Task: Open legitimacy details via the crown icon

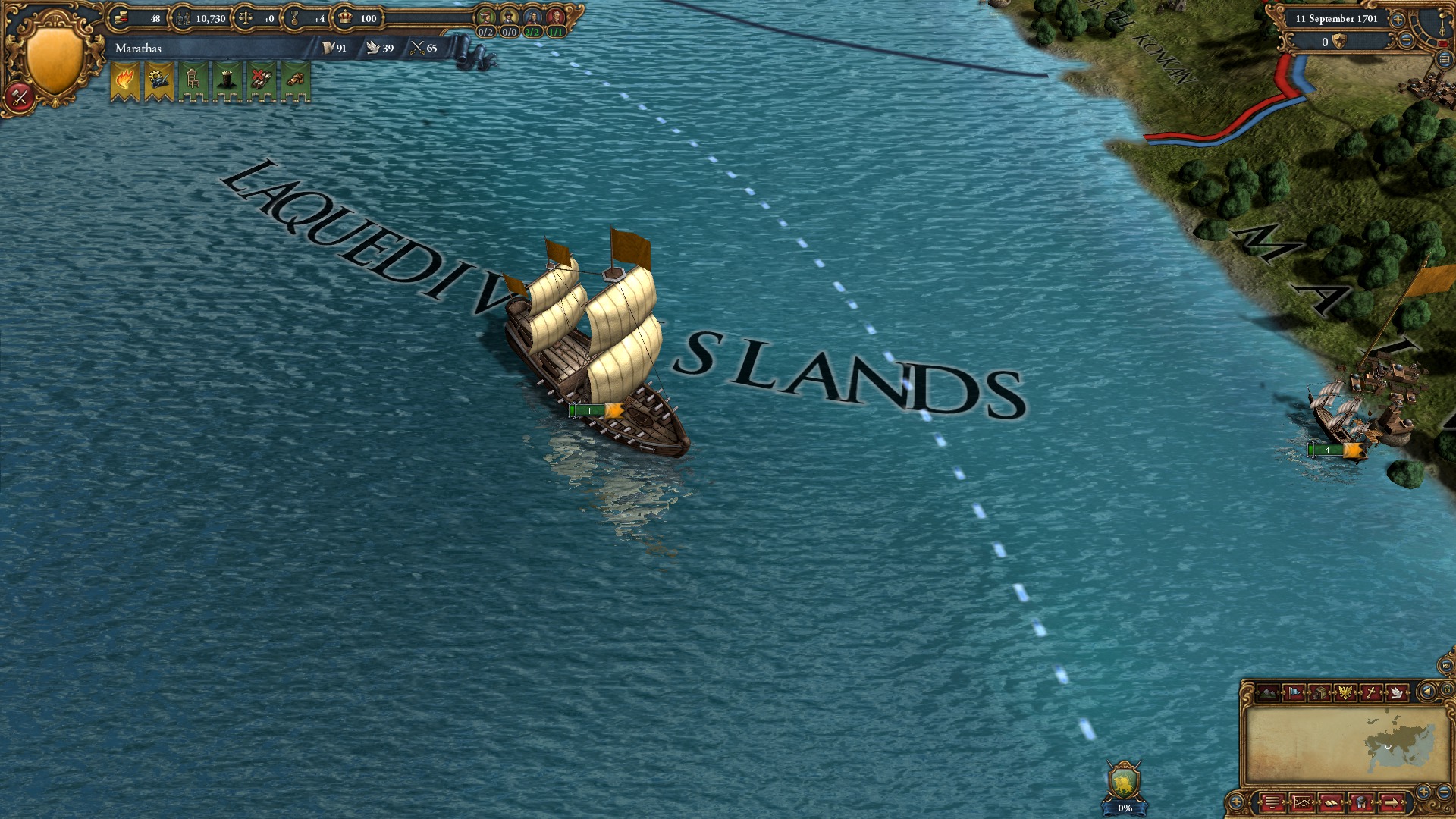Action: [345, 17]
